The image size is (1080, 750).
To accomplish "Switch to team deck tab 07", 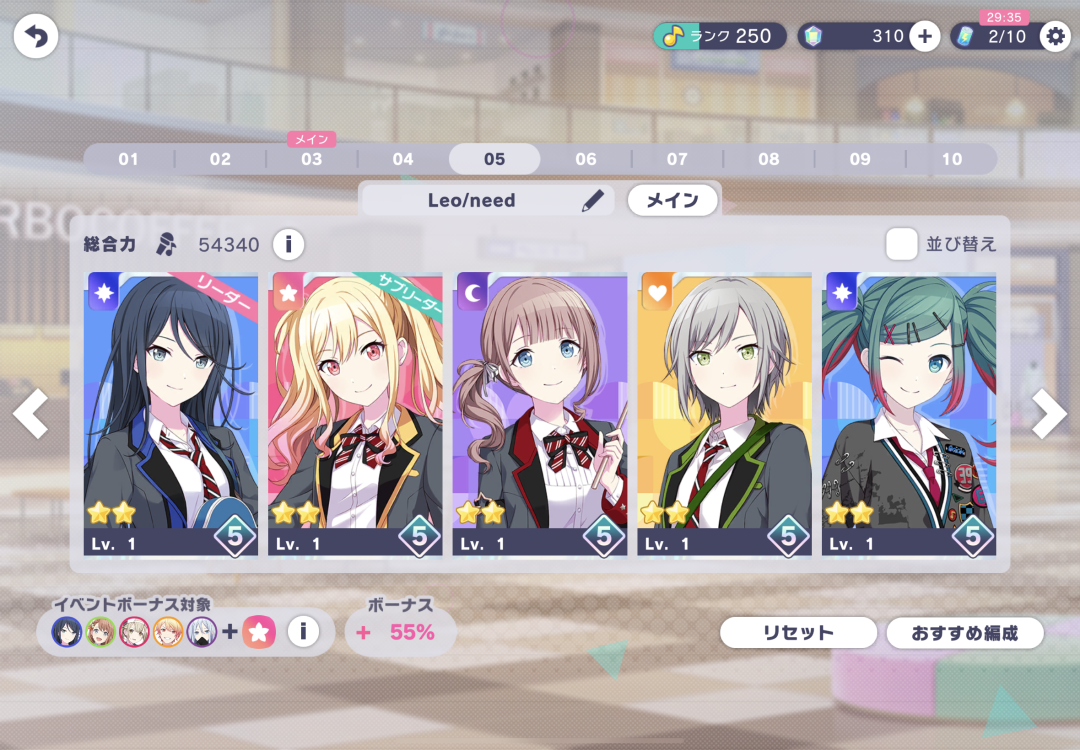I will [677, 159].
